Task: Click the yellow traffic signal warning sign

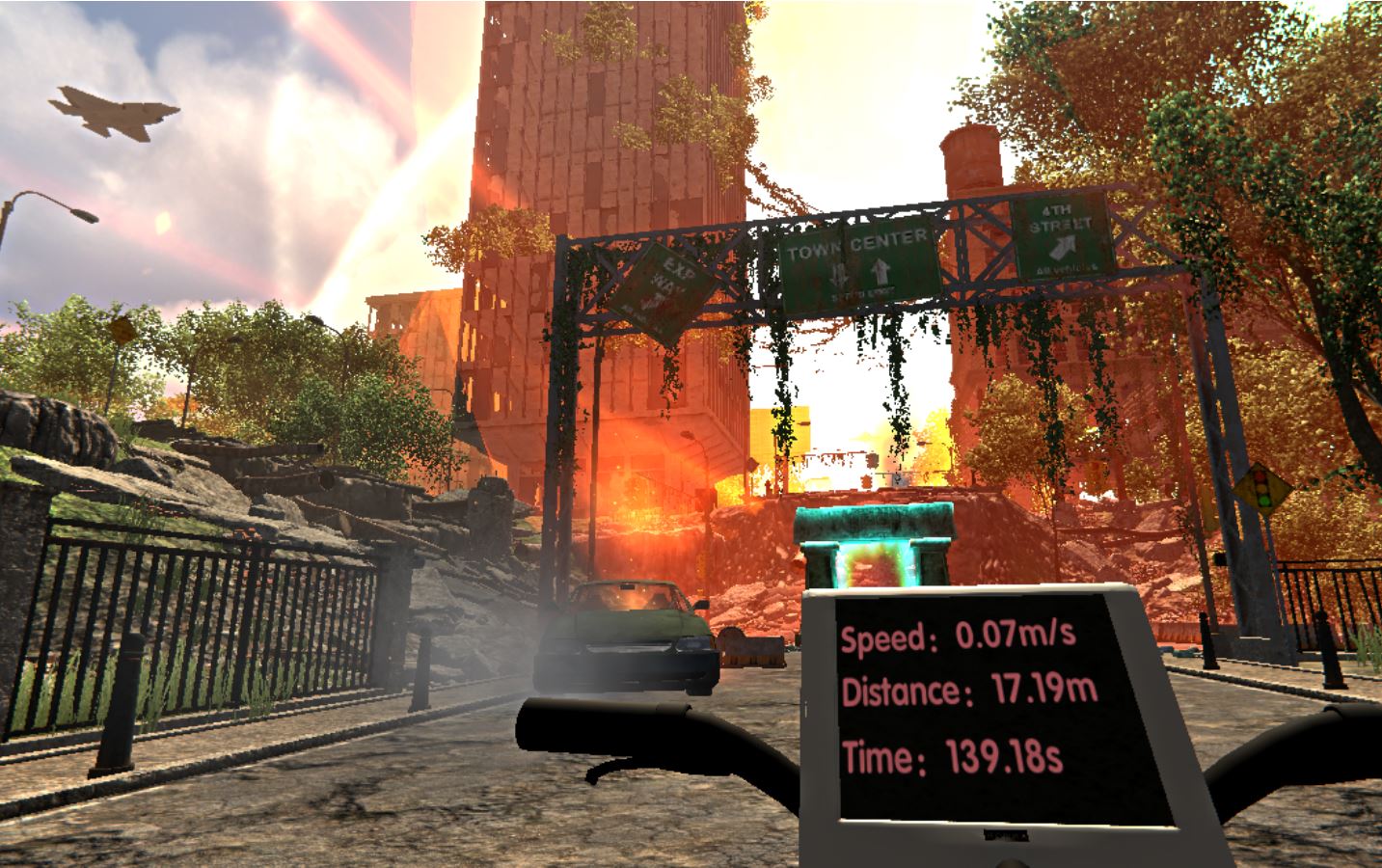Action: pos(1263,487)
